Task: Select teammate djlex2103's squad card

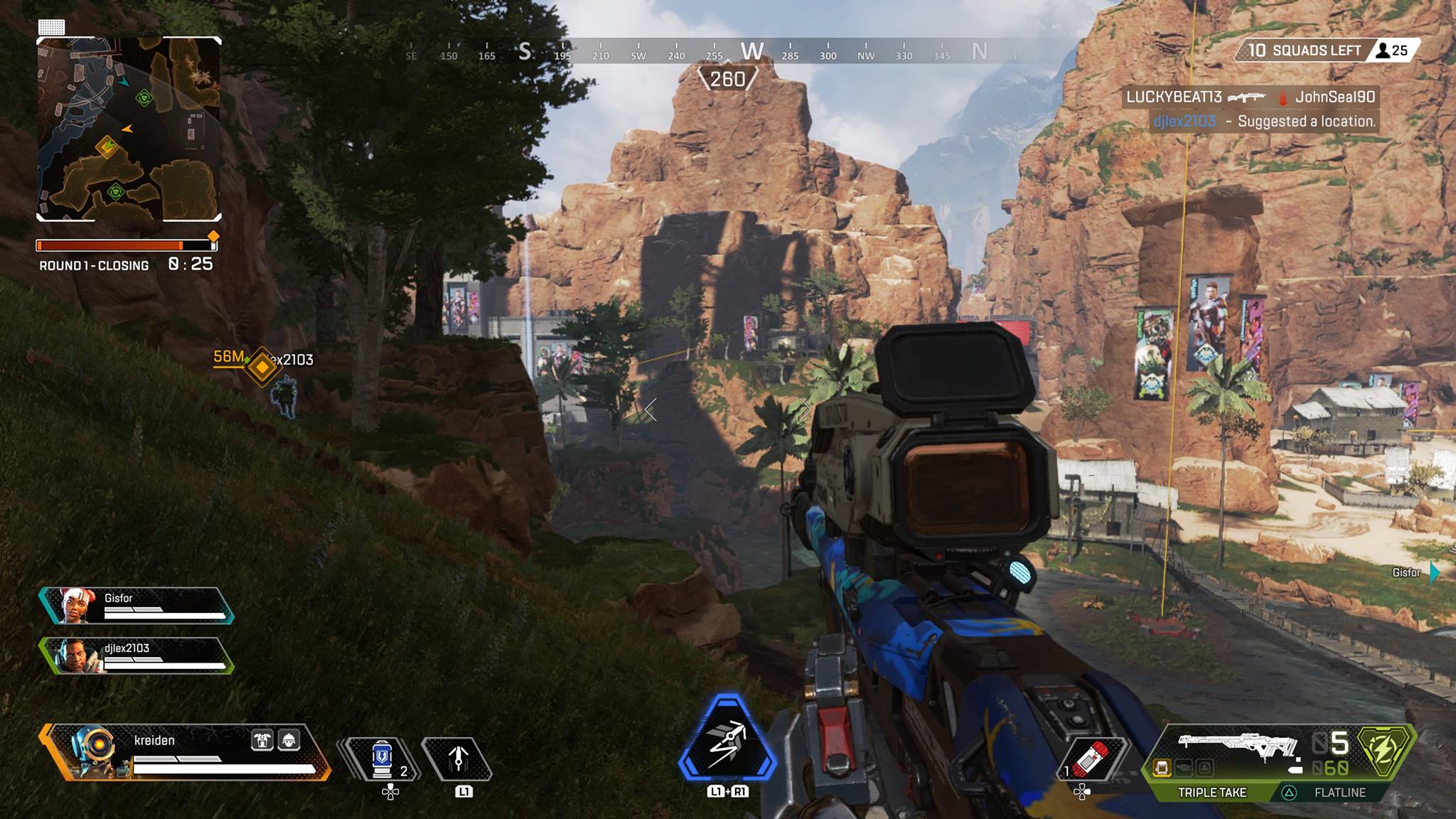Action: (x=136, y=655)
